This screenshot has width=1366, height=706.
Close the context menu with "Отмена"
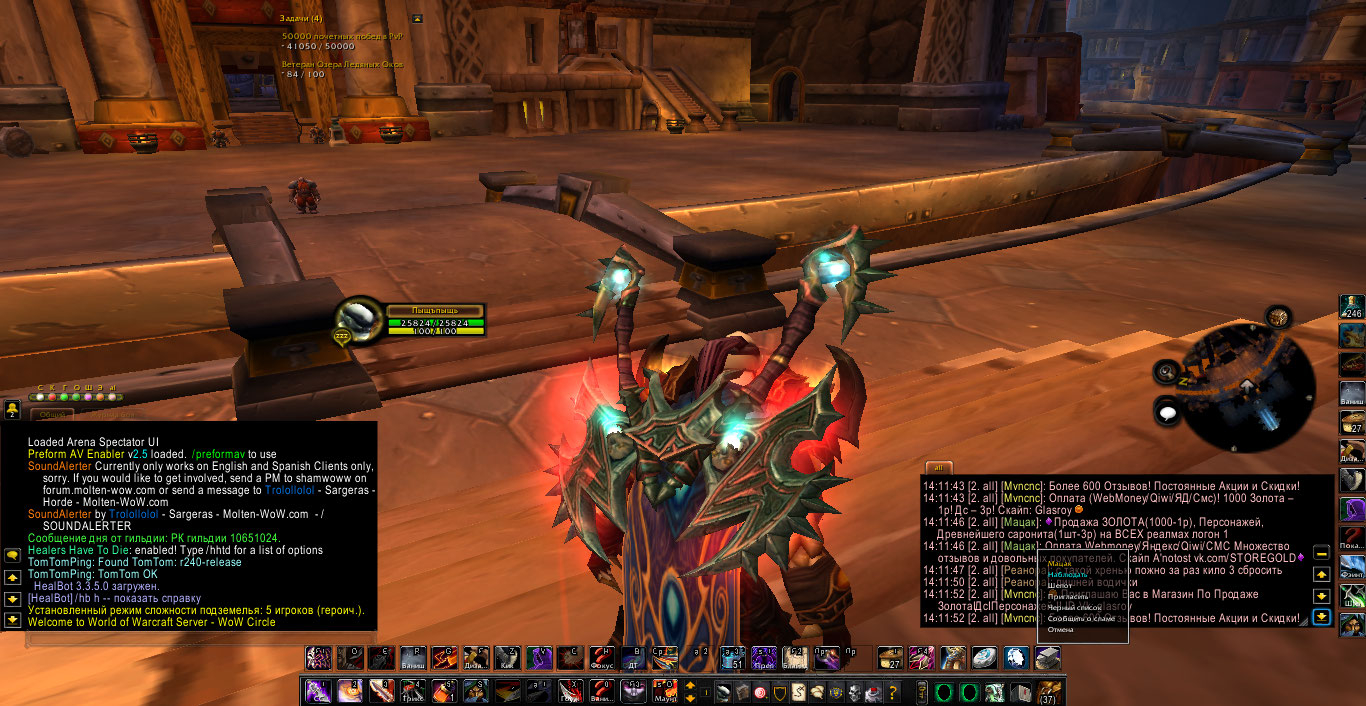pyautogui.click(x=1061, y=630)
